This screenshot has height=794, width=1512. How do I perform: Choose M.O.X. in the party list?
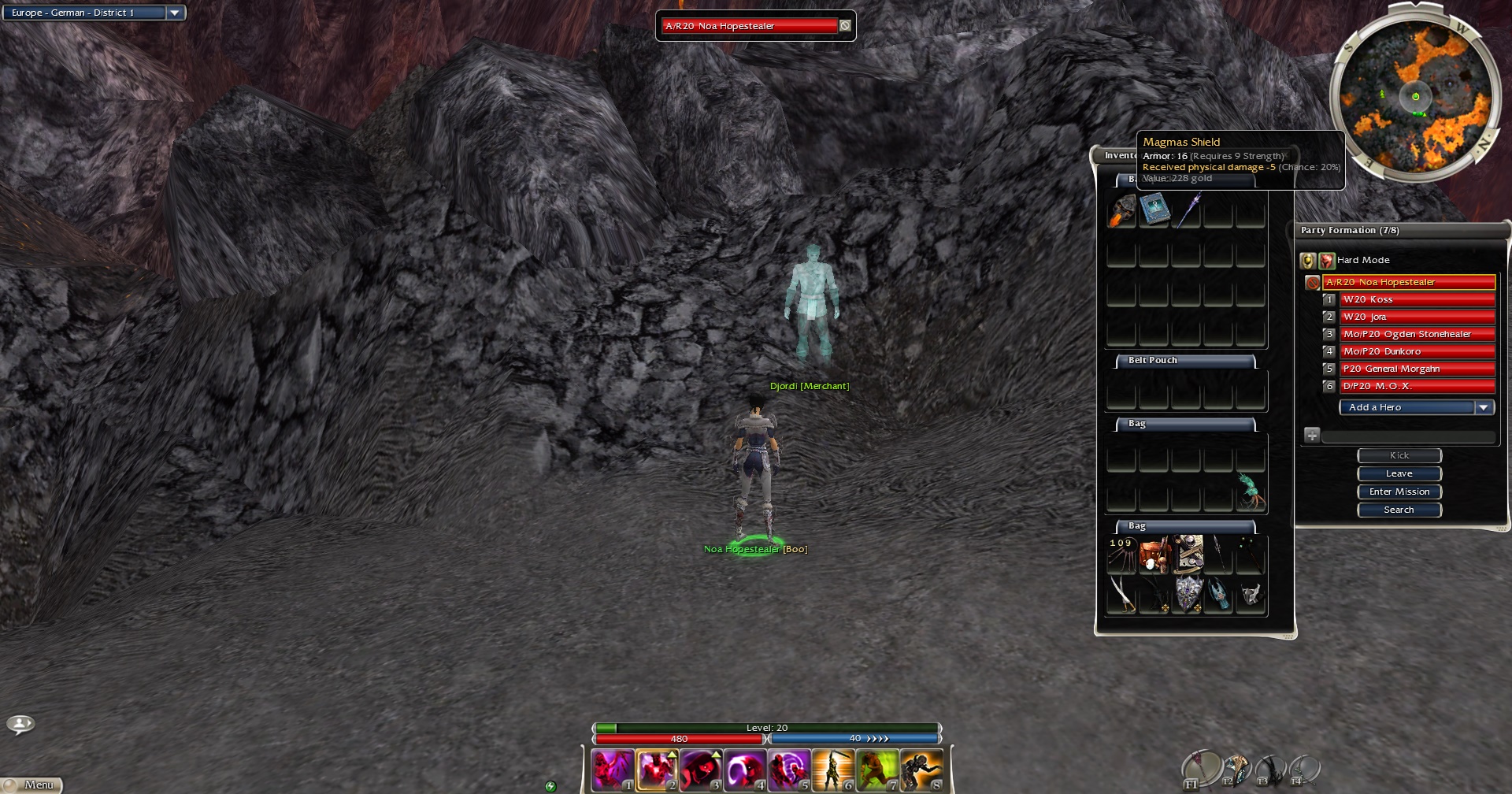click(1417, 386)
